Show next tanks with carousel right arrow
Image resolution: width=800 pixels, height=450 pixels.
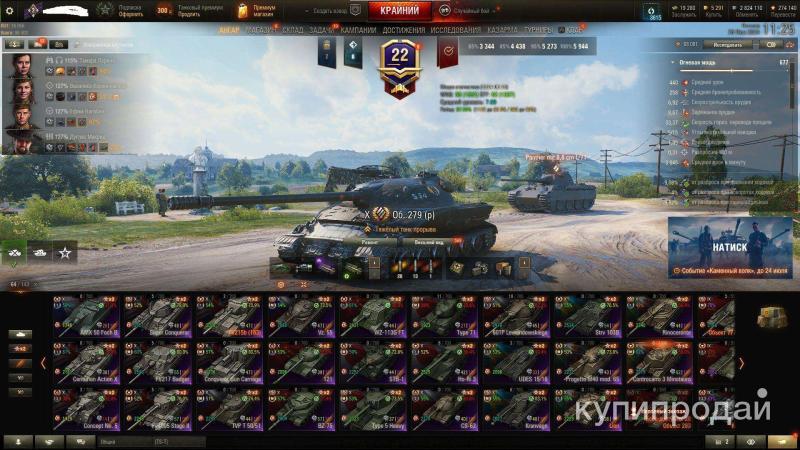click(741, 363)
